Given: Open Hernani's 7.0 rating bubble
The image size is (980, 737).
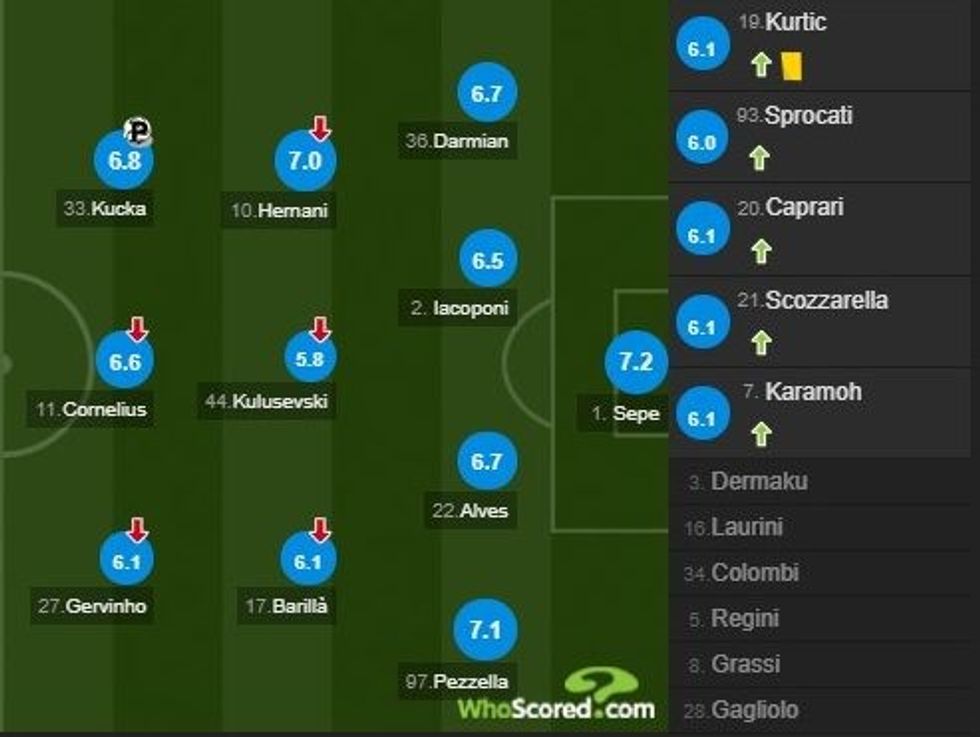Looking at the screenshot, I should pyautogui.click(x=305, y=161).
